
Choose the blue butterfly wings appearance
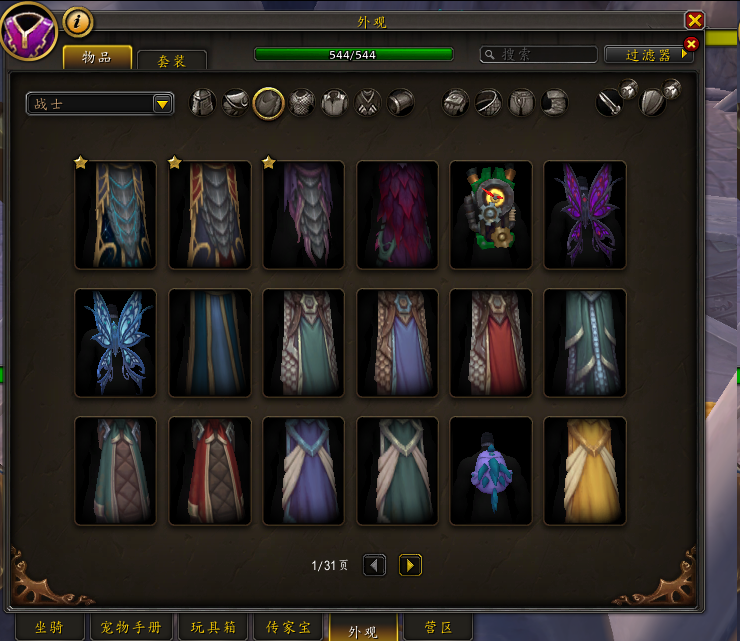(116, 343)
